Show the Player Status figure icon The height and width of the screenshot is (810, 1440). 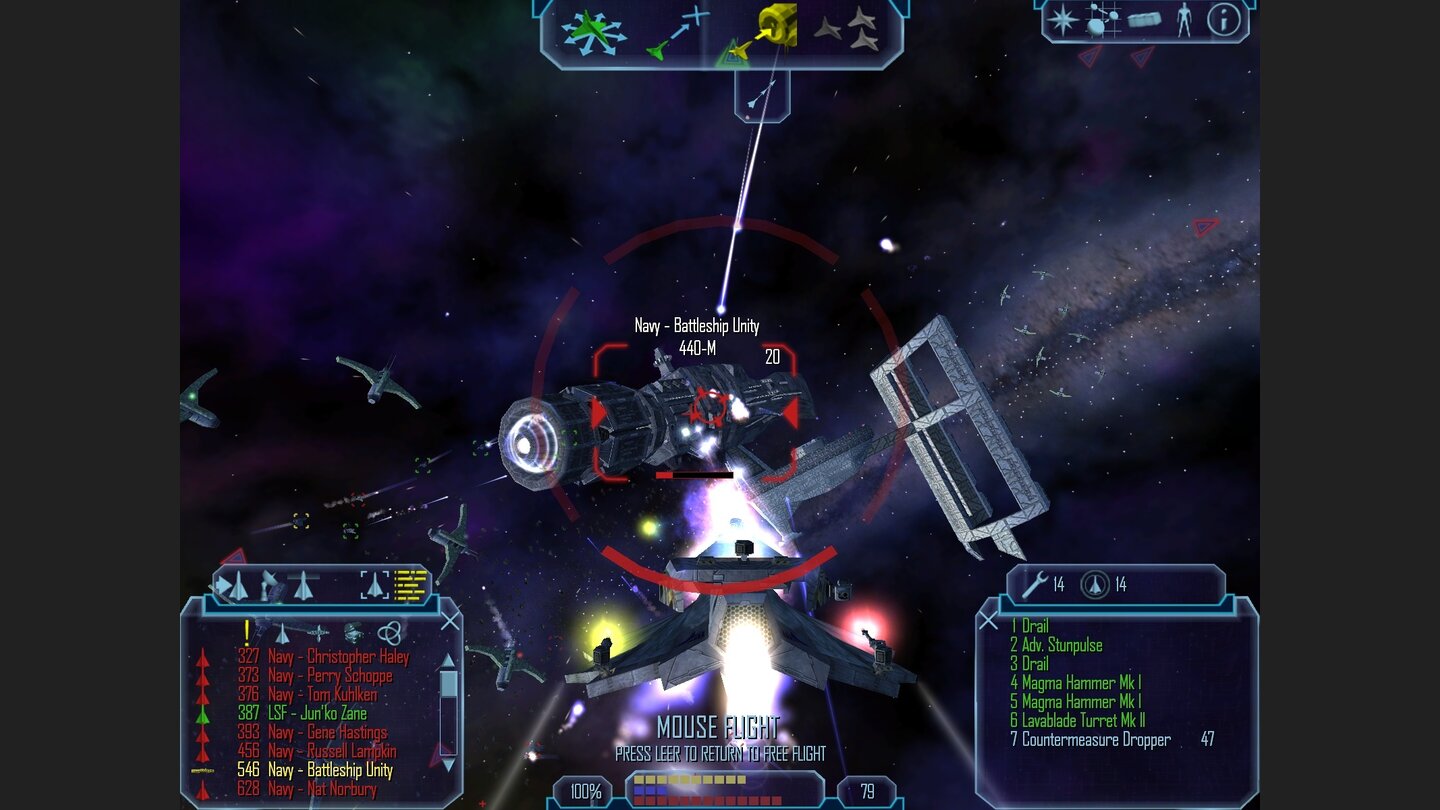[x=1184, y=20]
